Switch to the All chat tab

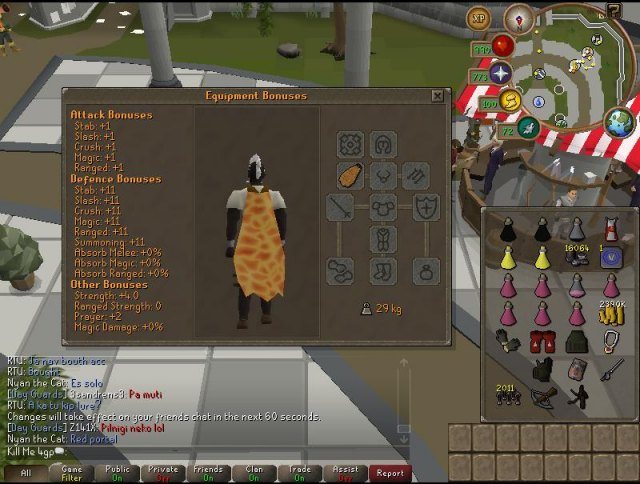(x=25, y=473)
